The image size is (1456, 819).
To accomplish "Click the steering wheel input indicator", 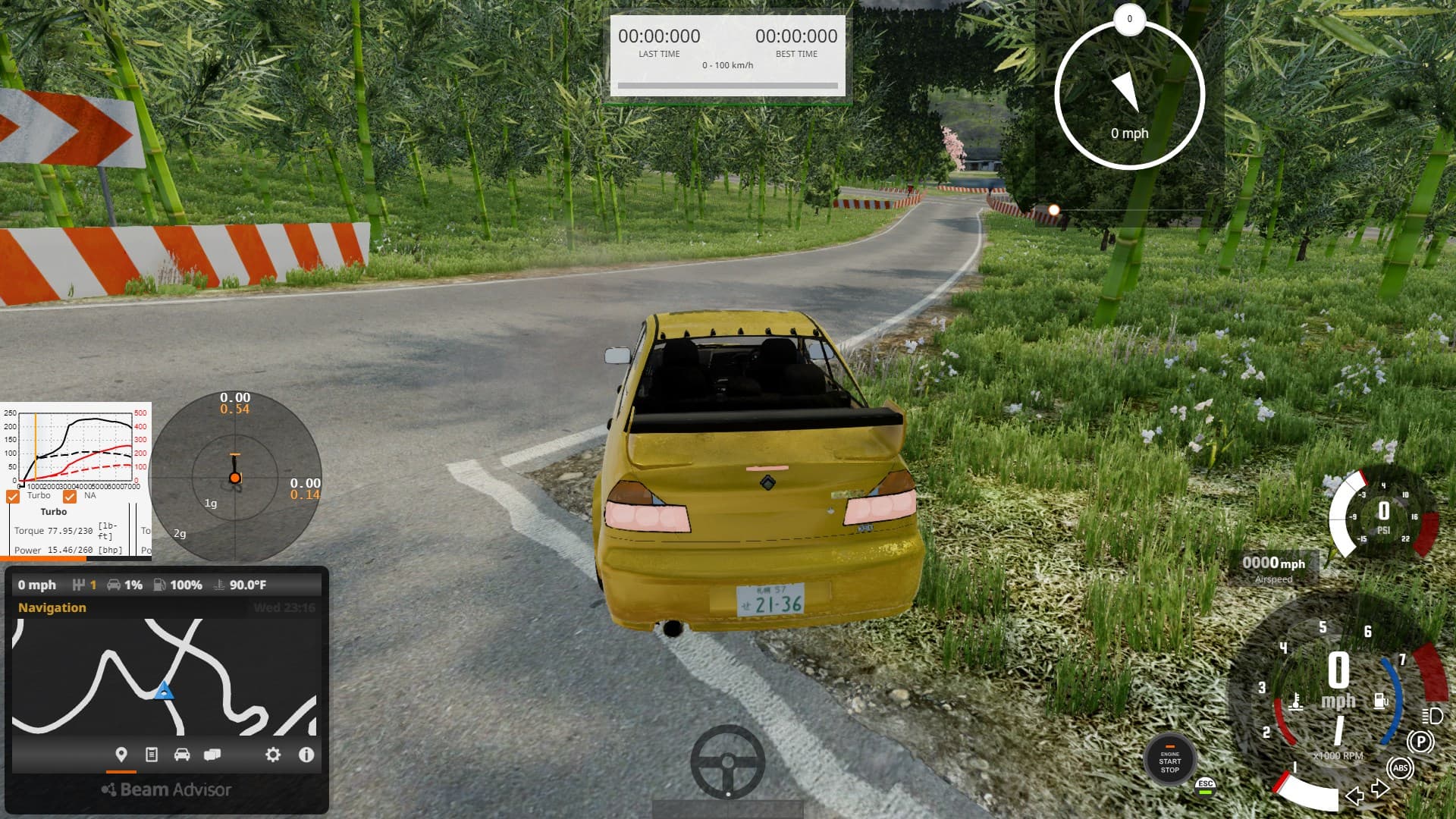I will click(727, 761).
